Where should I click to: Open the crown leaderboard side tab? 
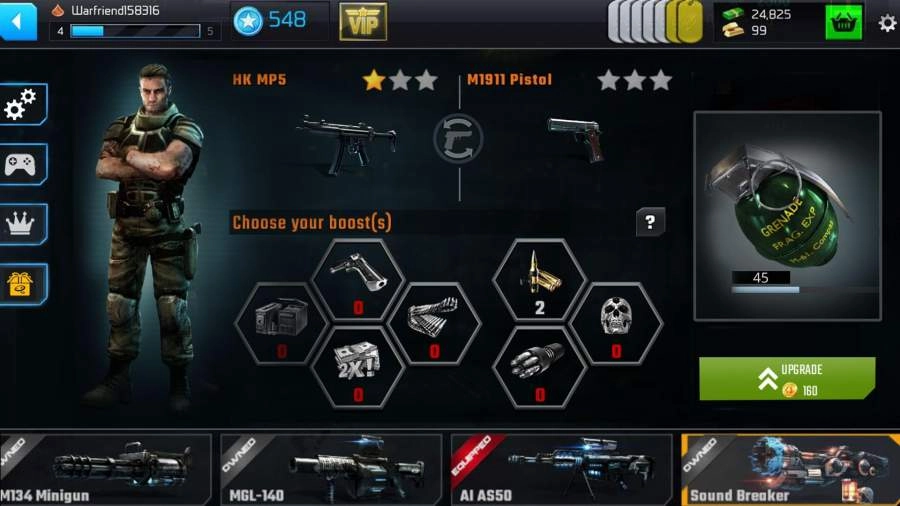21,224
